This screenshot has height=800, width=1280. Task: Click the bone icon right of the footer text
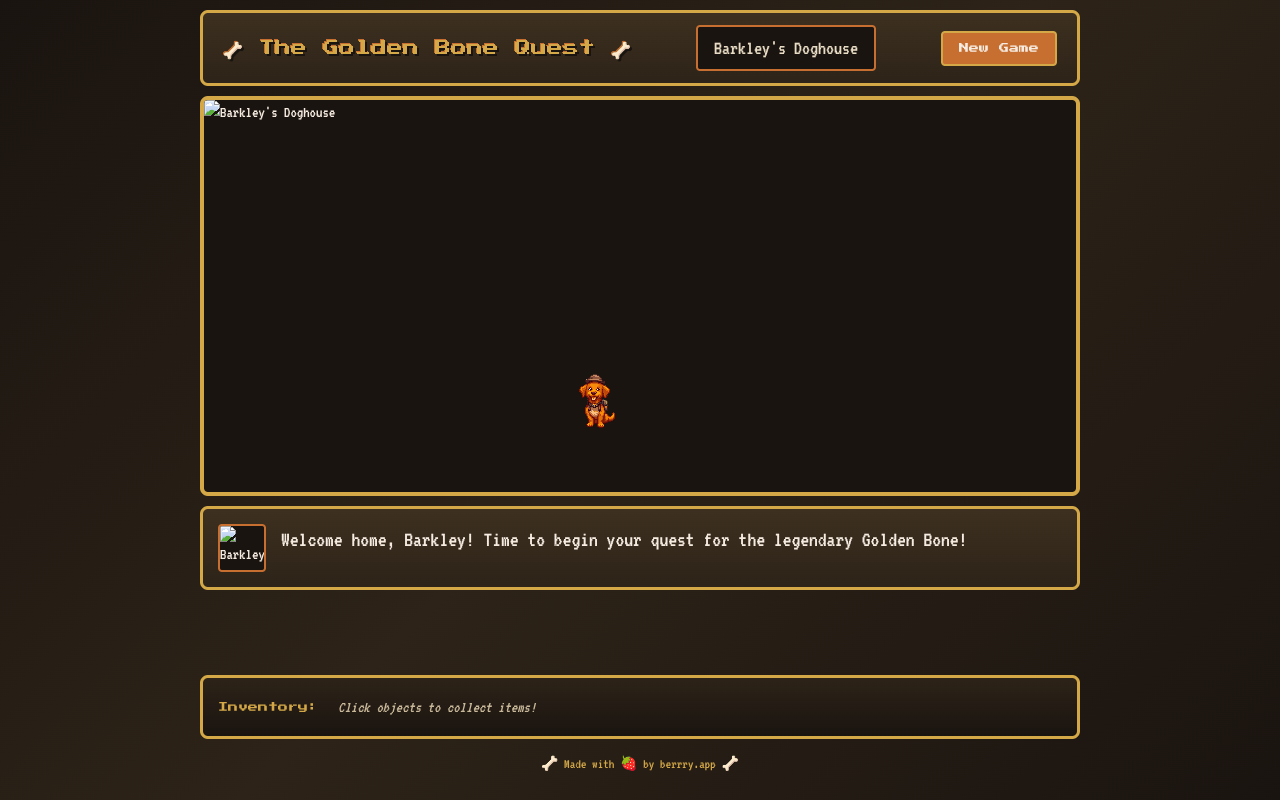coord(730,763)
